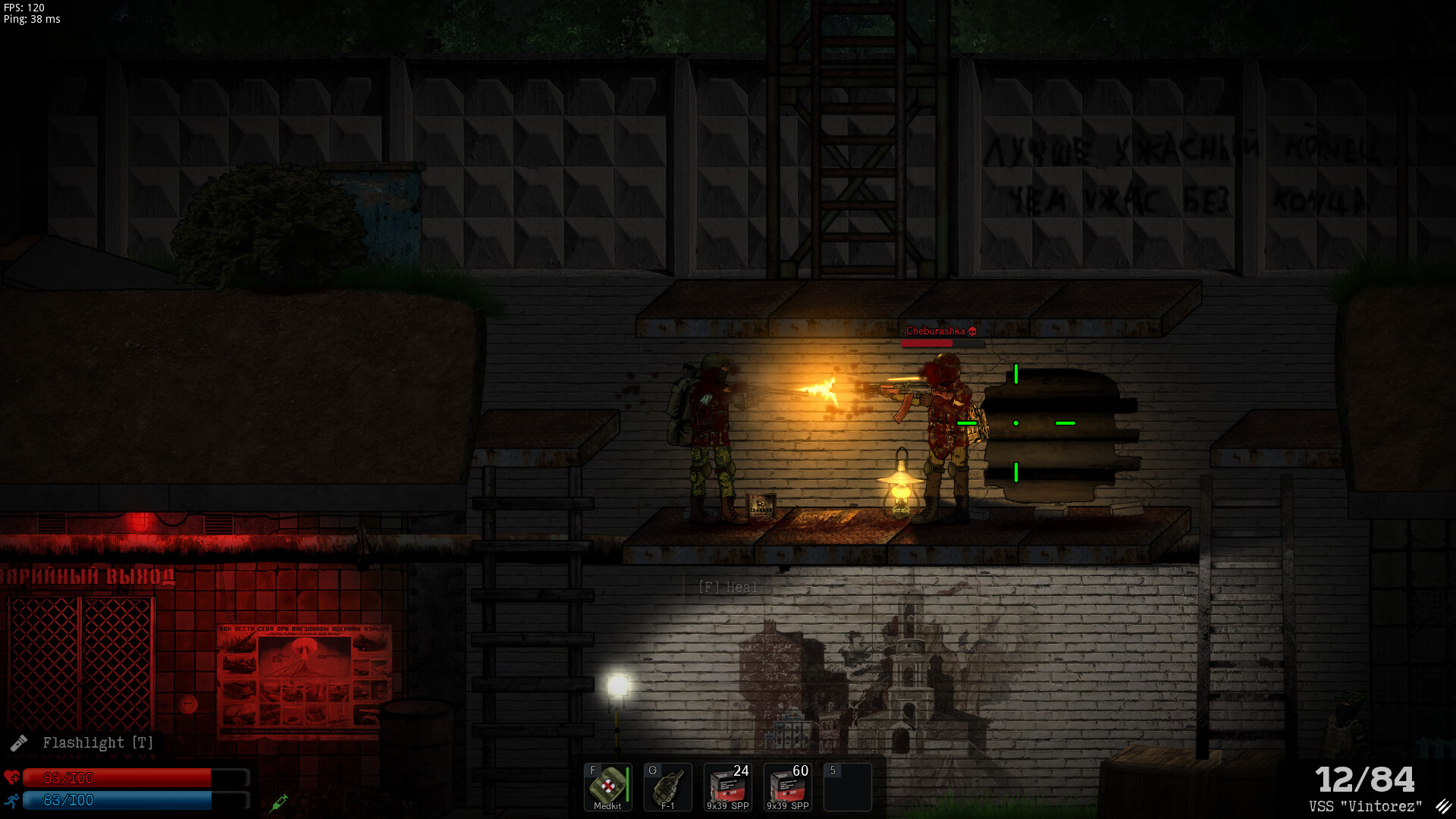Select the F-1 grenade in slot G

pyautogui.click(x=667, y=787)
